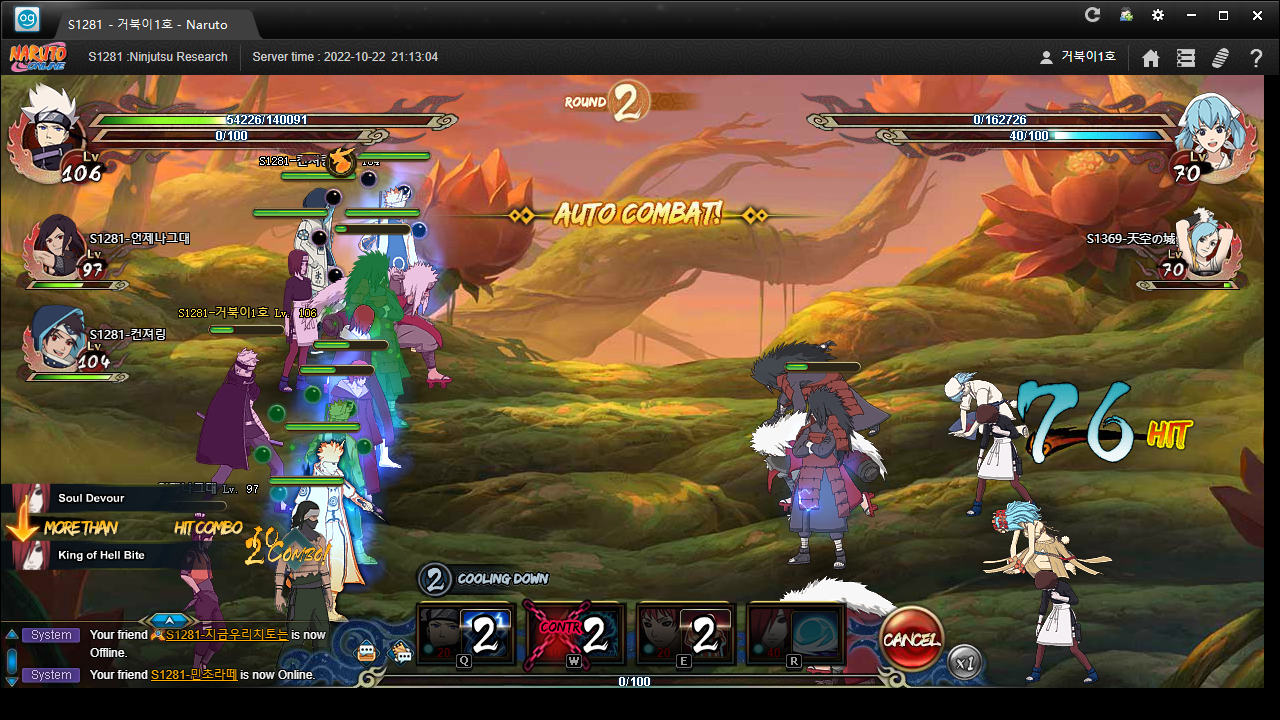This screenshot has width=1280, height=720.
Task: Open the home page icon
Action: pyautogui.click(x=1151, y=58)
